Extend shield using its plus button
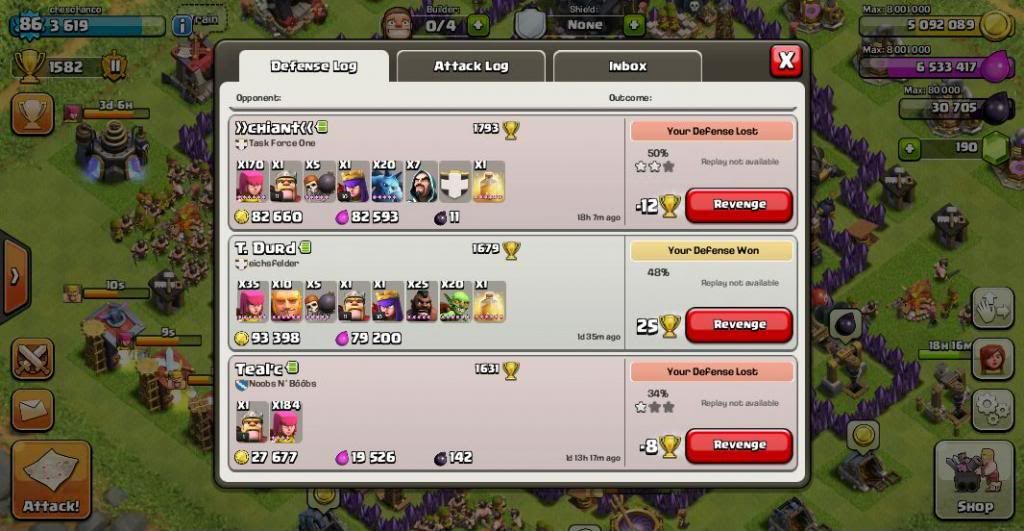 (634, 24)
